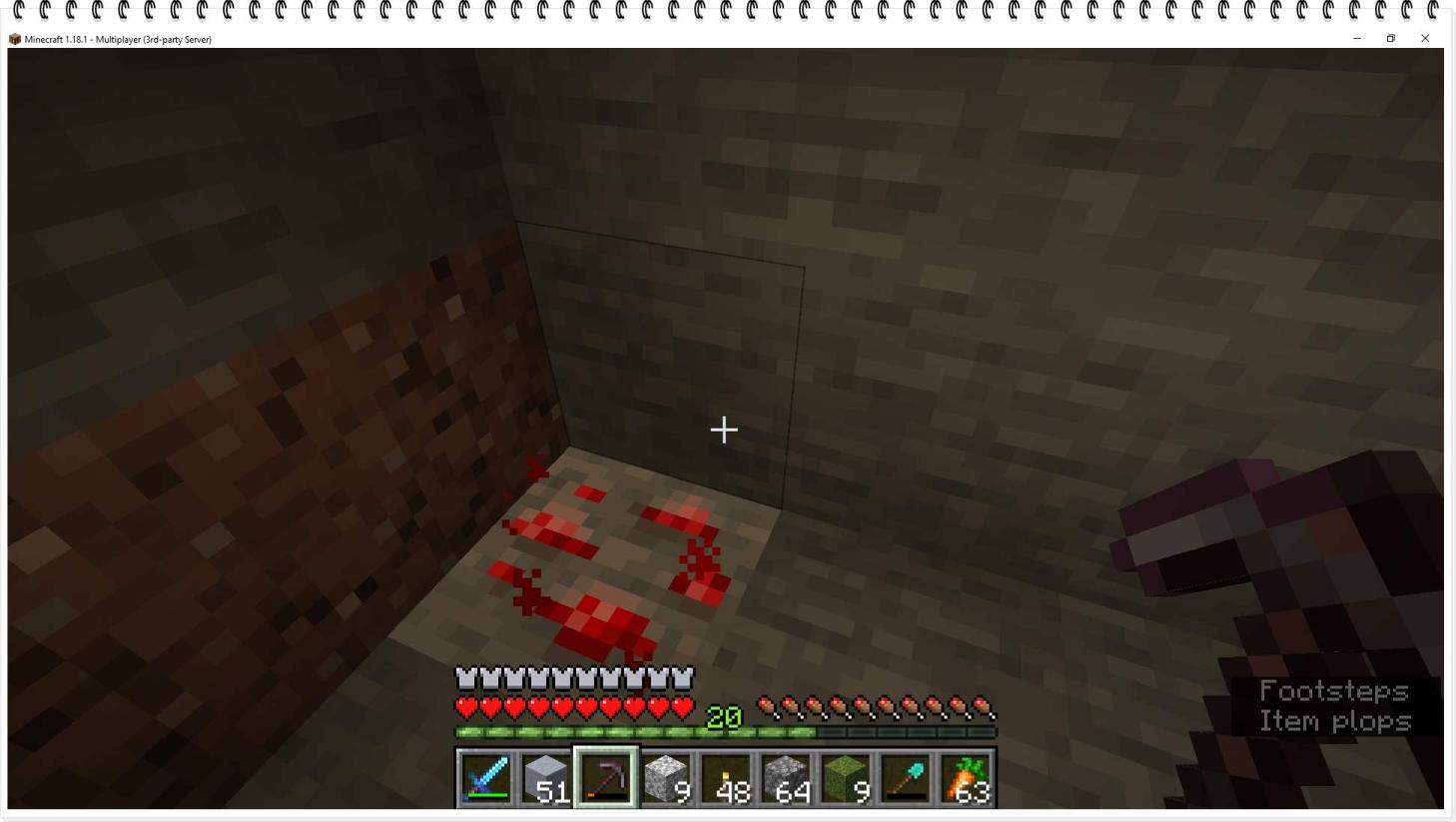Select the smooth stone stack of 51

pyautogui.click(x=546, y=778)
